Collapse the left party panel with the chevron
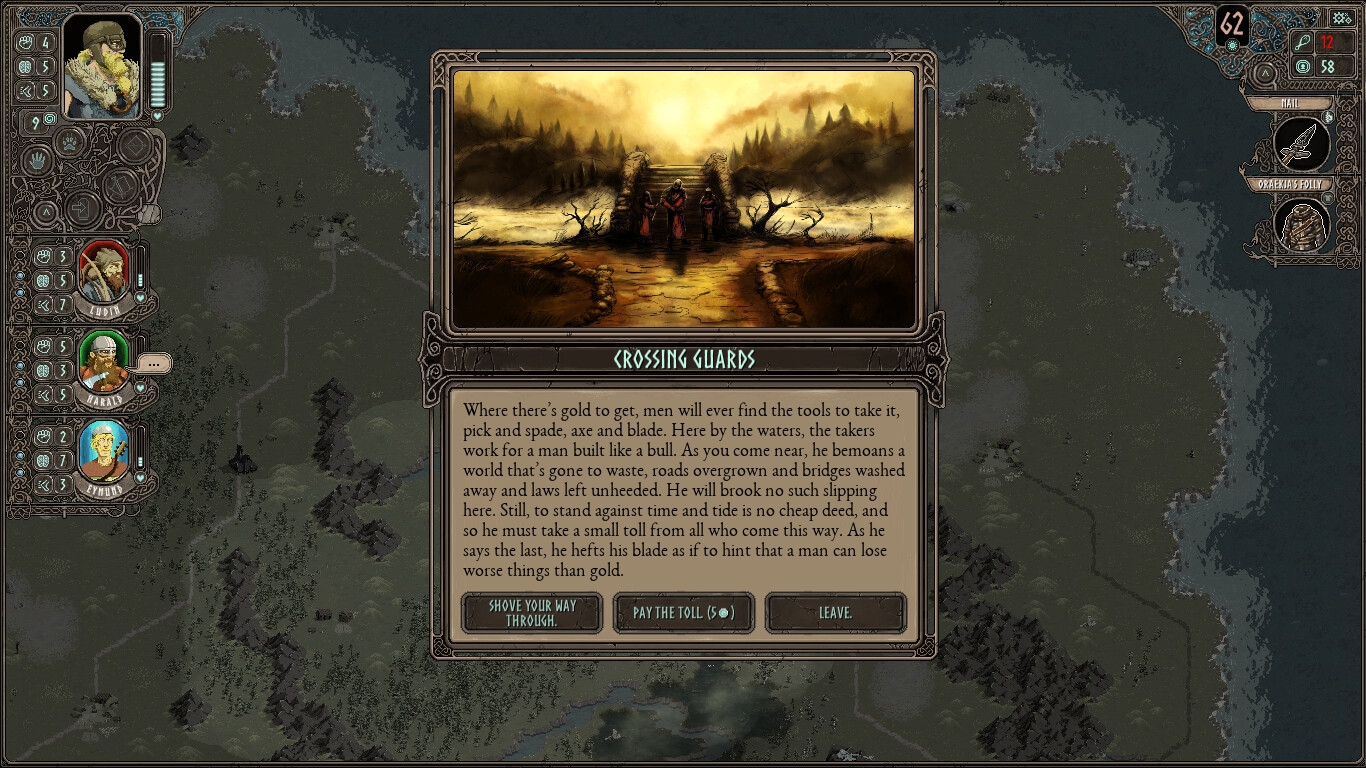1366x768 pixels. coord(46,210)
